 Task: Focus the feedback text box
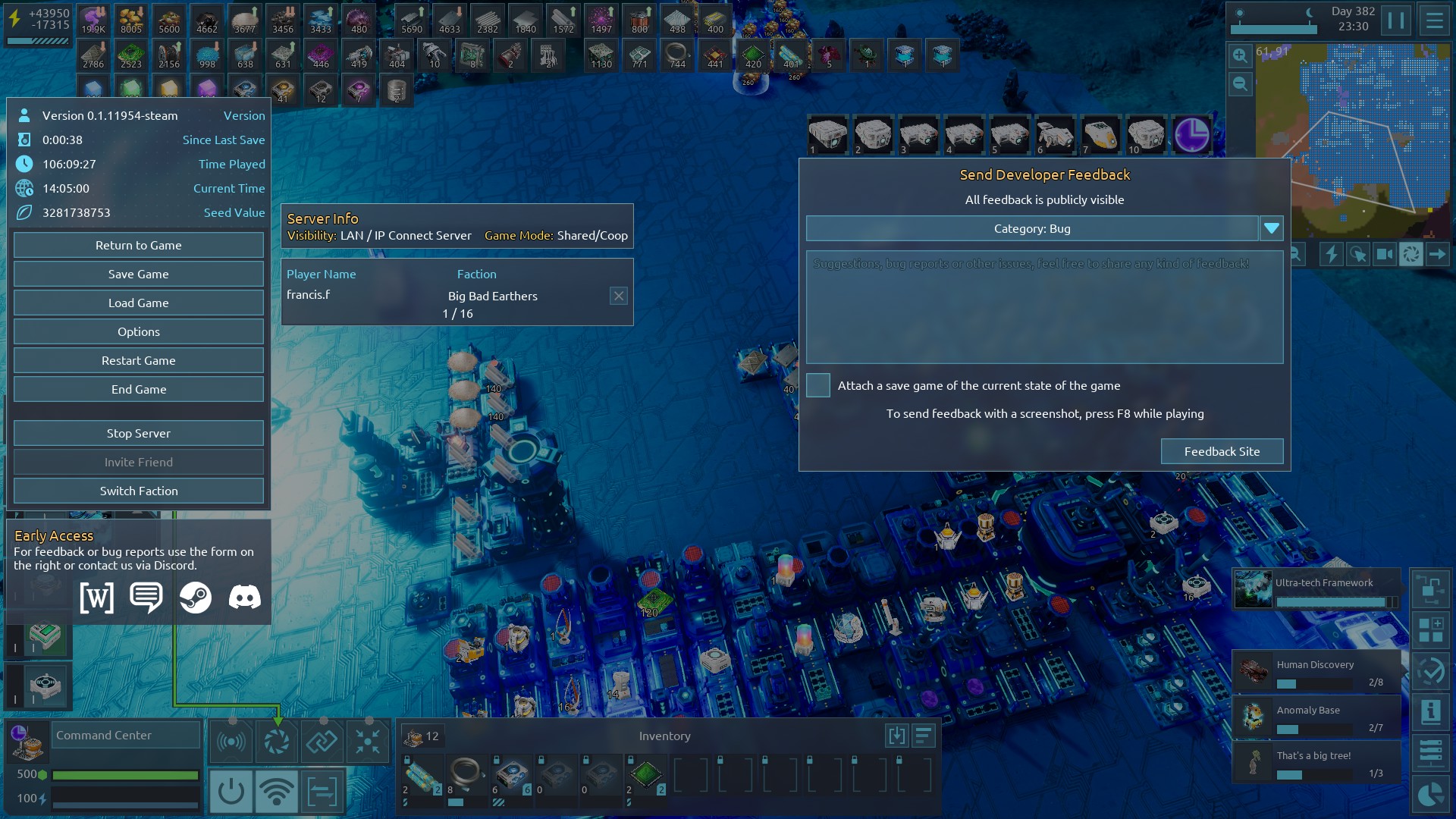click(1044, 307)
